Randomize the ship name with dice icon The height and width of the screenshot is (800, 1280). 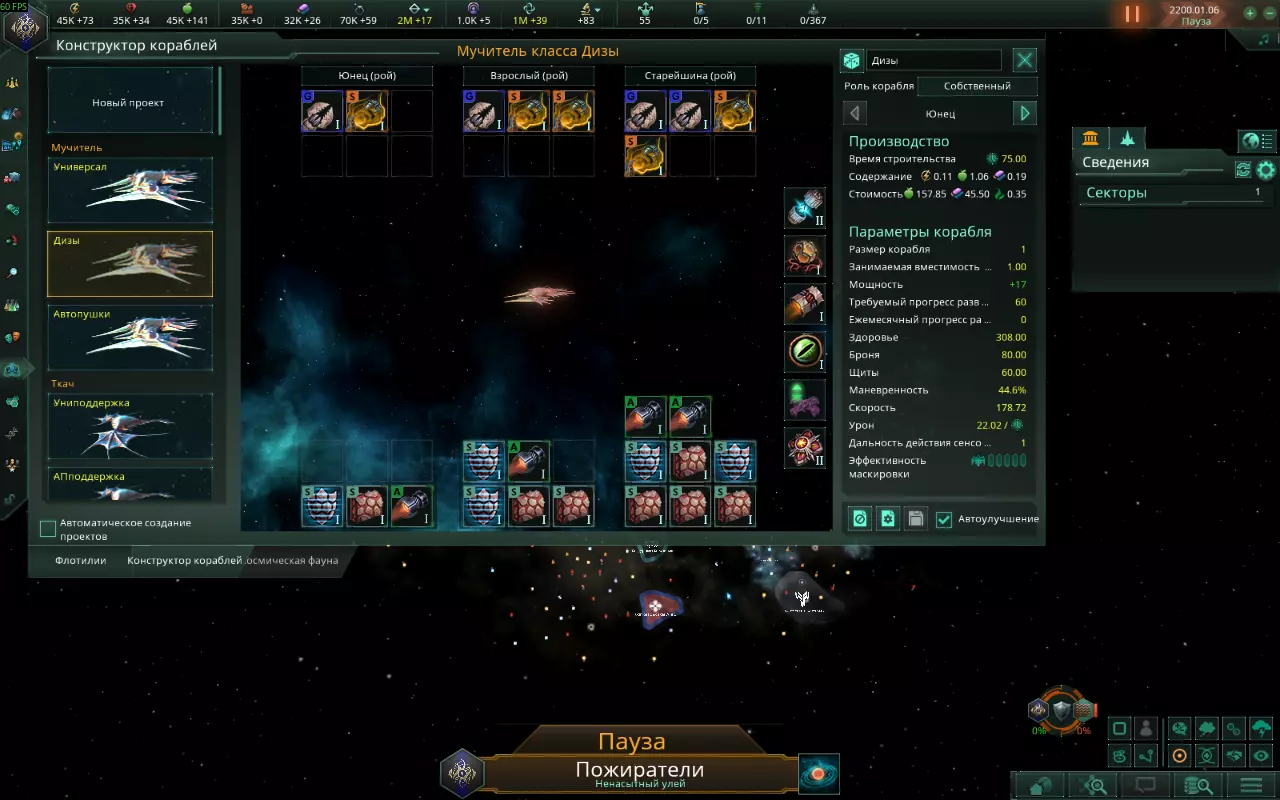coord(851,61)
